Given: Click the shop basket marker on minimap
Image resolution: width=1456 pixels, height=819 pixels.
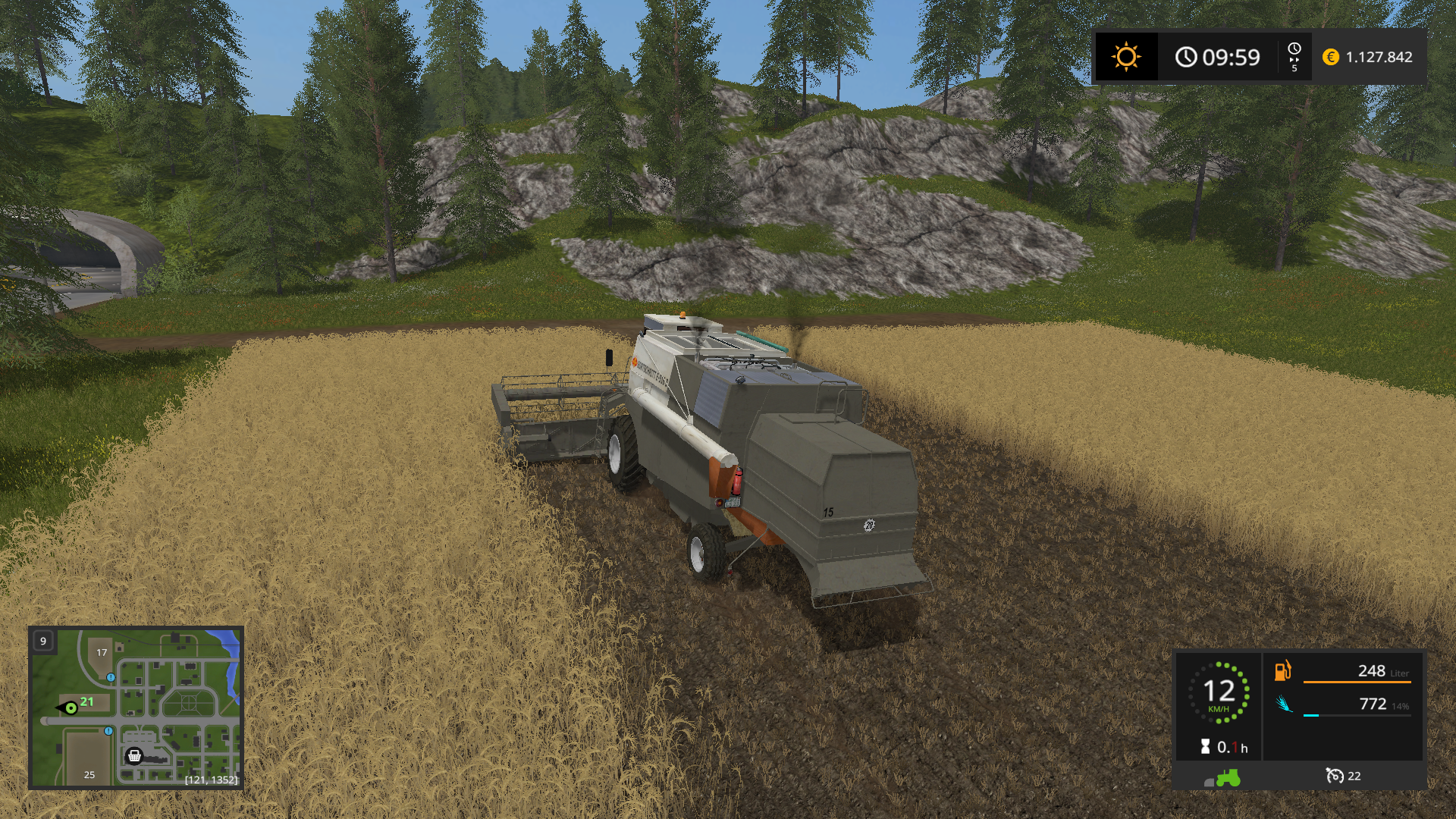Looking at the screenshot, I should [x=134, y=755].
